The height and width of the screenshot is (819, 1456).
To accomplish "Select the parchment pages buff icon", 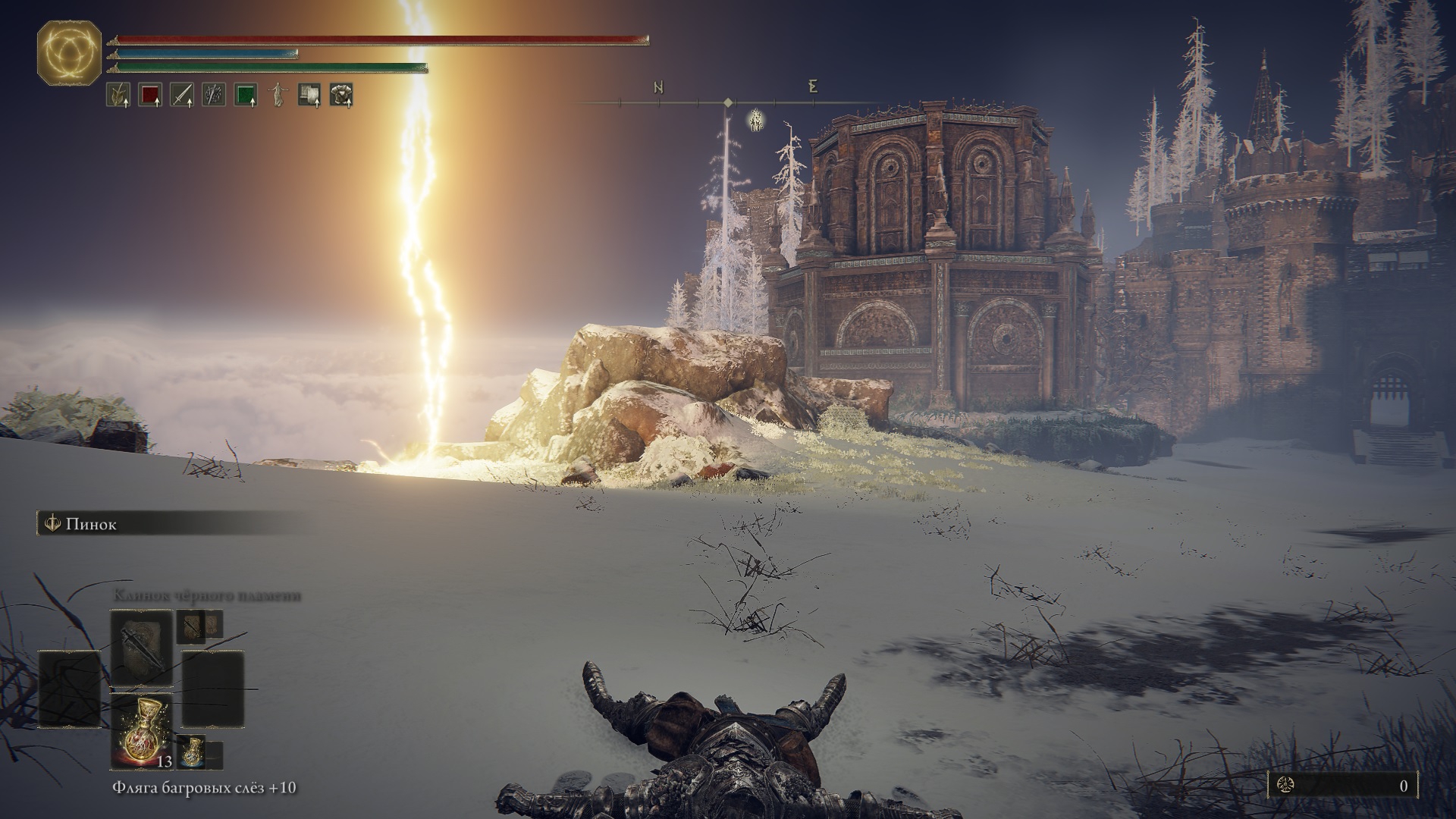I will [309, 95].
